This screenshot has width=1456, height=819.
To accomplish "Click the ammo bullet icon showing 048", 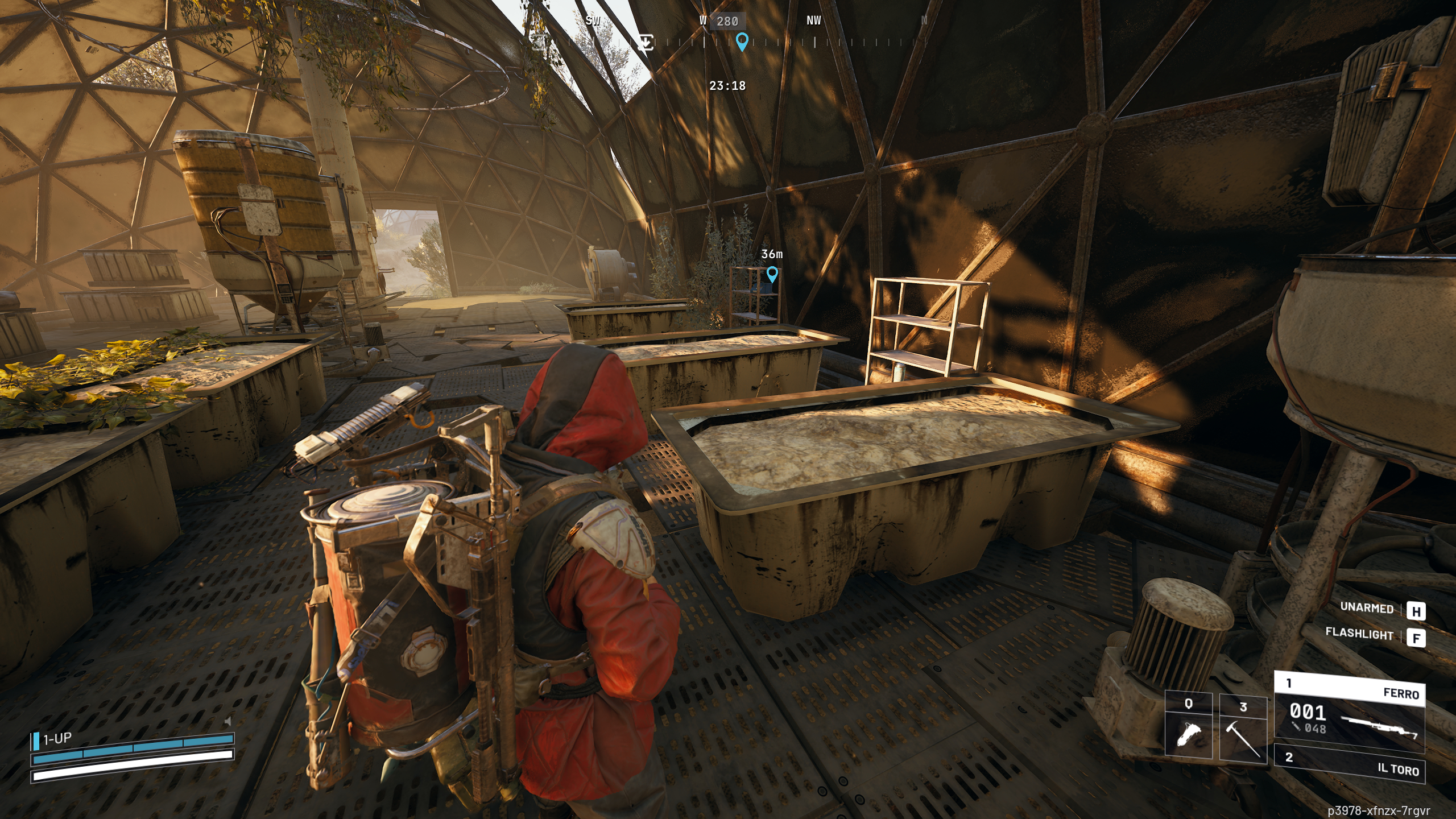I will point(1302,729).
